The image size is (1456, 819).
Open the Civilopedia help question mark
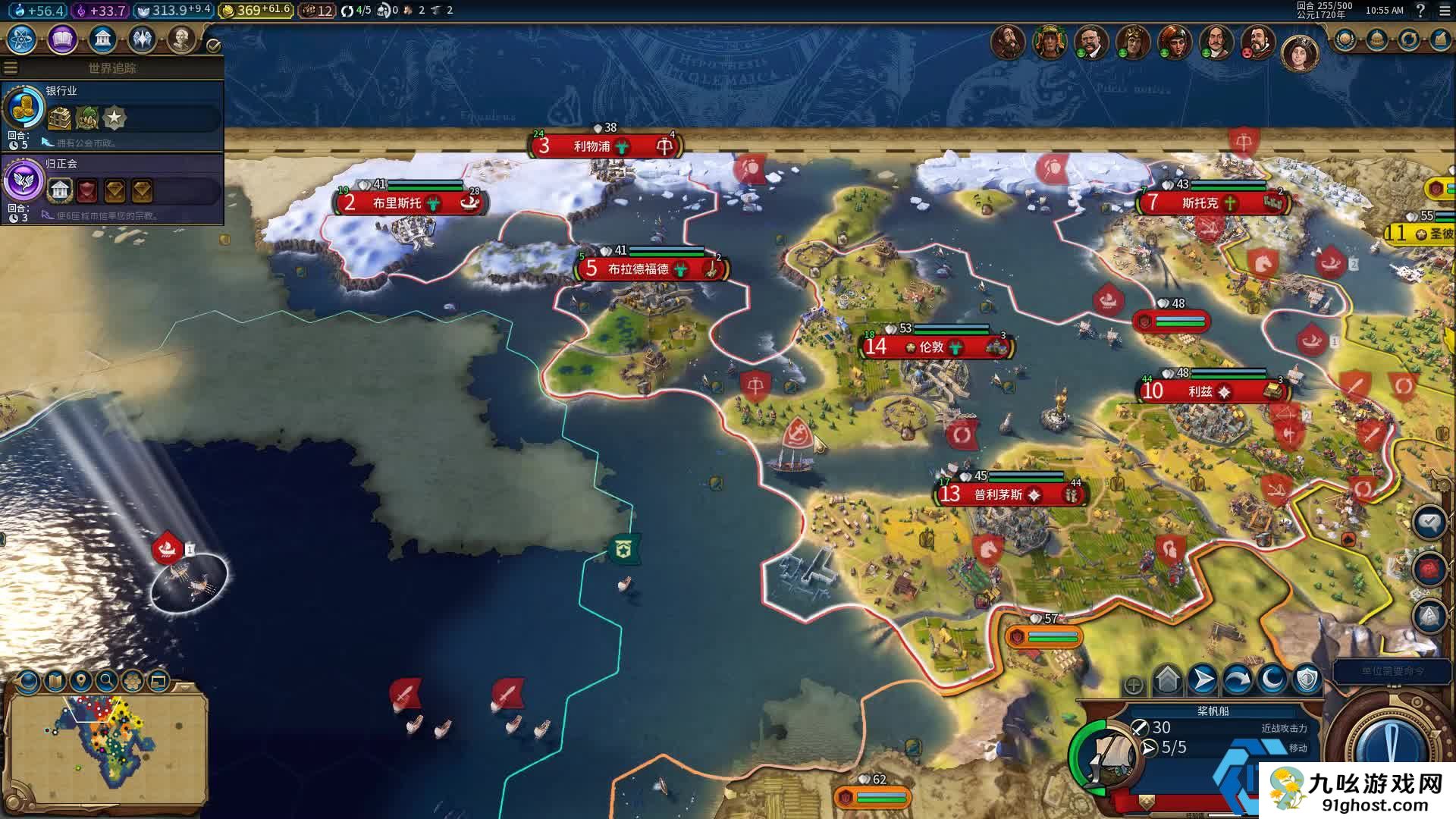tap(1420, 11)
